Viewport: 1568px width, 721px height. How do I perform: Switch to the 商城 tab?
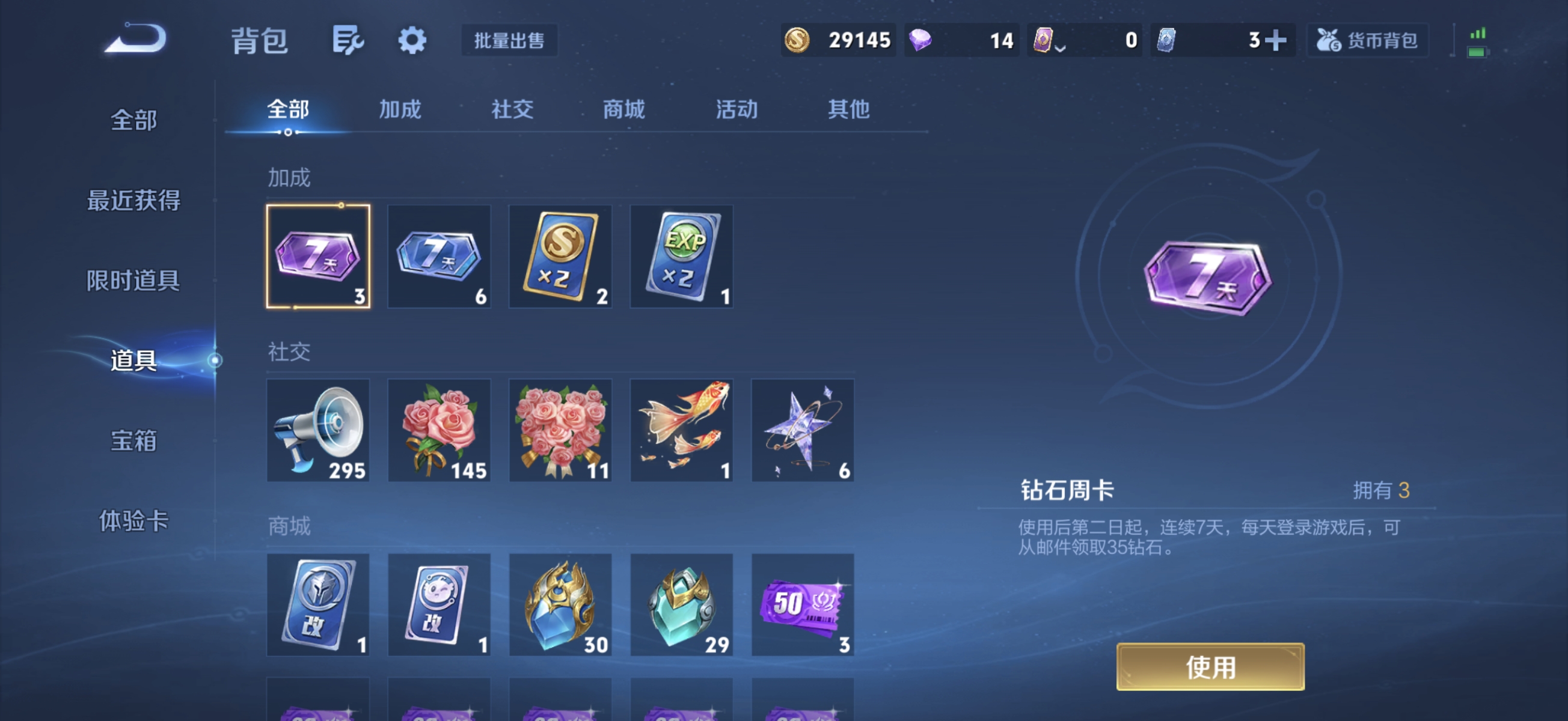pos(623,109)
